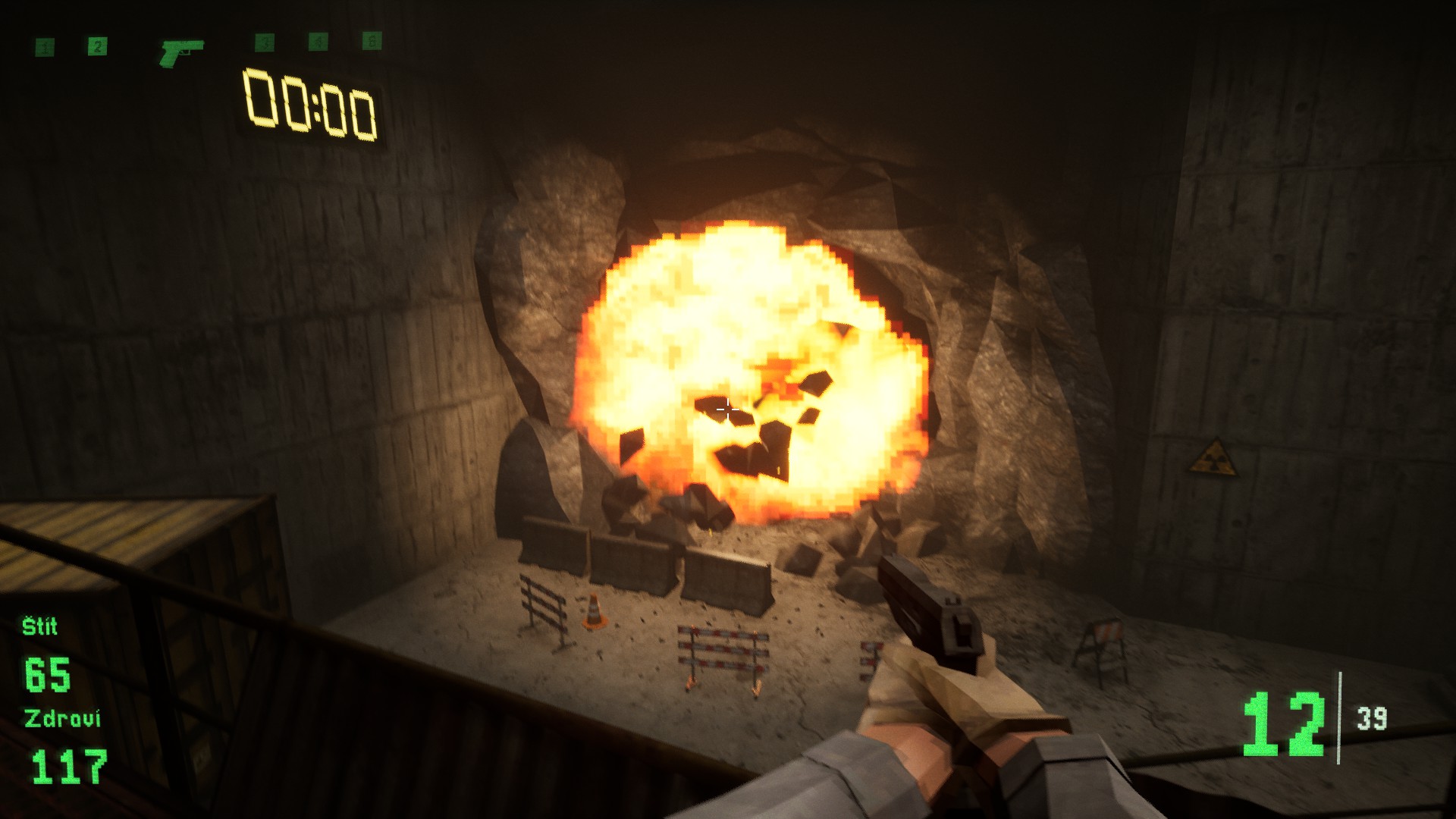Select the pistol weapon icon
The width and height of the screenshot is (1456, 819).
pos(182,52)
